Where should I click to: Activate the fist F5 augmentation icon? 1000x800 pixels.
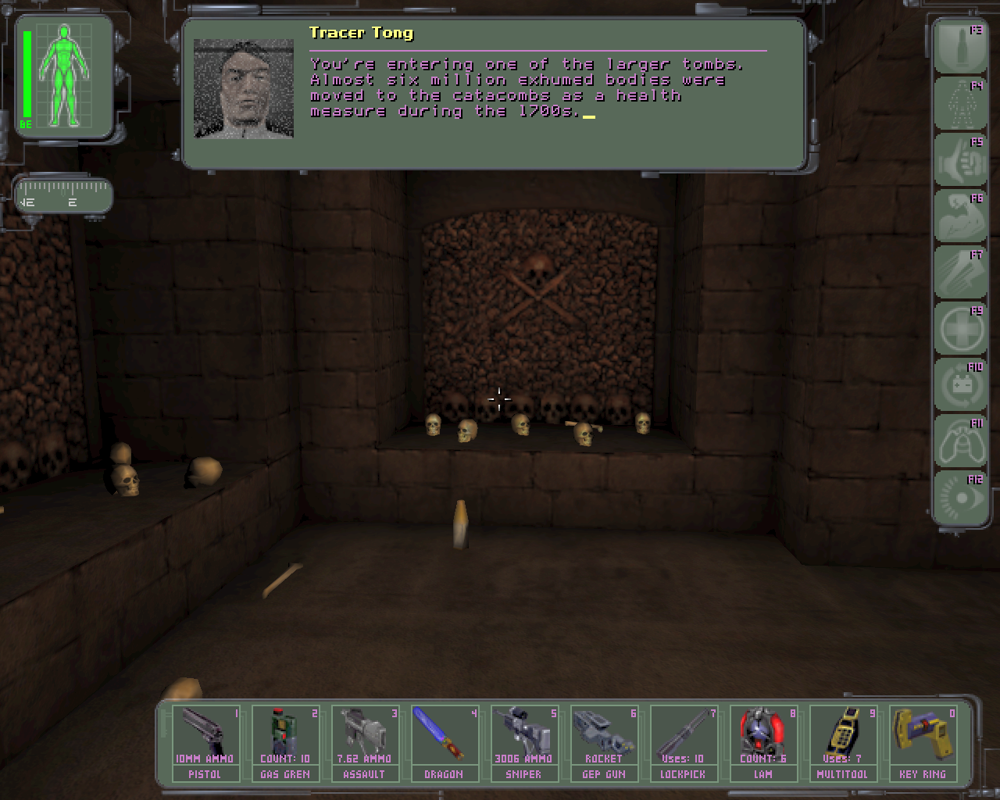pyautogui.click(x=960, y=159)
